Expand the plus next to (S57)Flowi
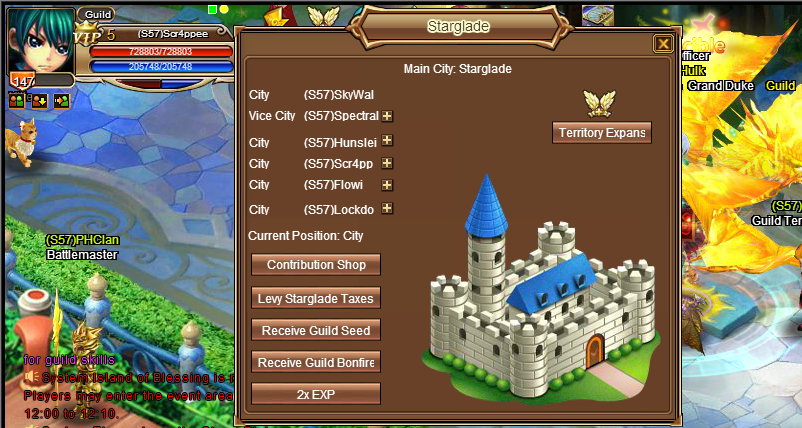Image resolution: width=802 pixels, height=428 pixels. pyautogui.click(x=387, y=185)
